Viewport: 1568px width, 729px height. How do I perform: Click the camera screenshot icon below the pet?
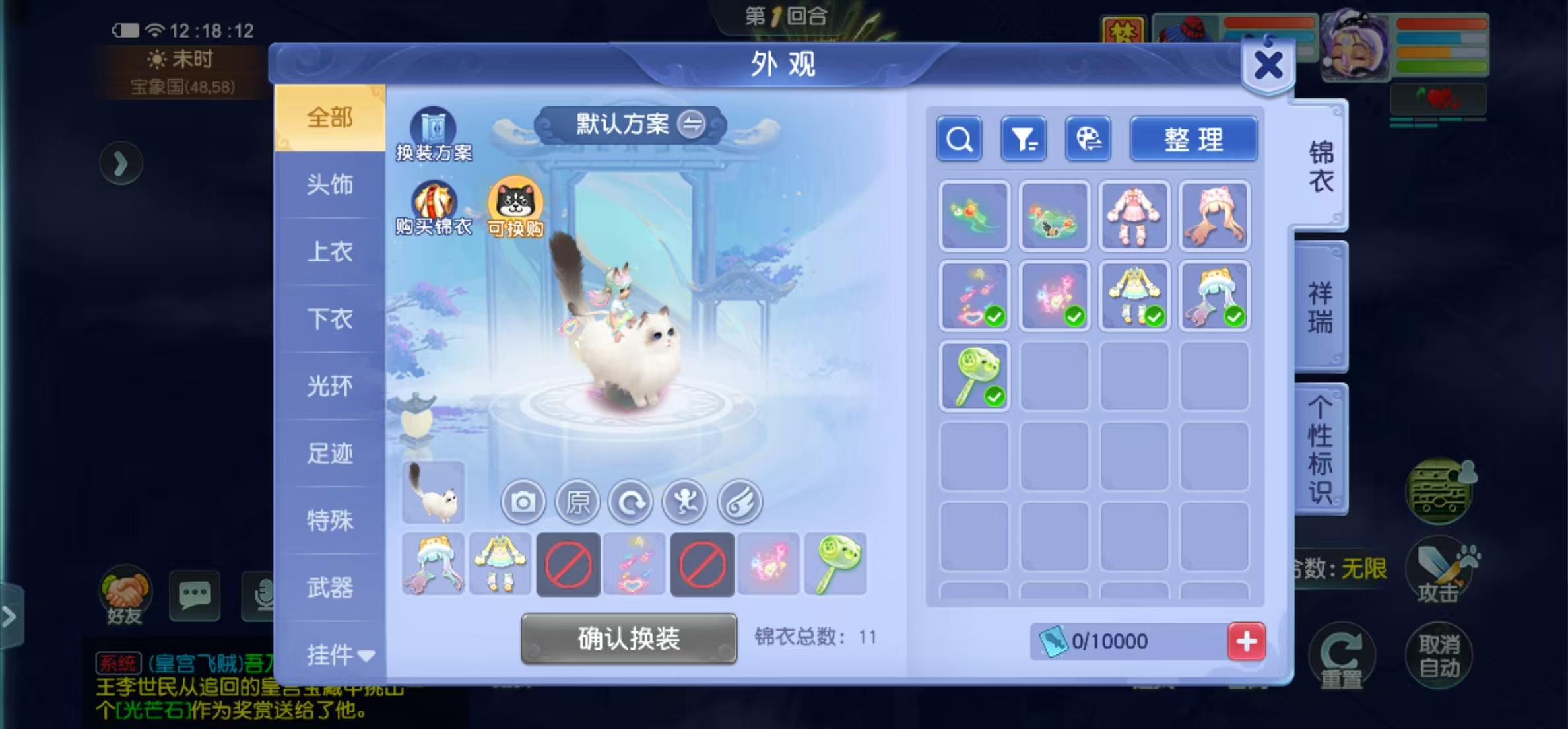point(523,502)
